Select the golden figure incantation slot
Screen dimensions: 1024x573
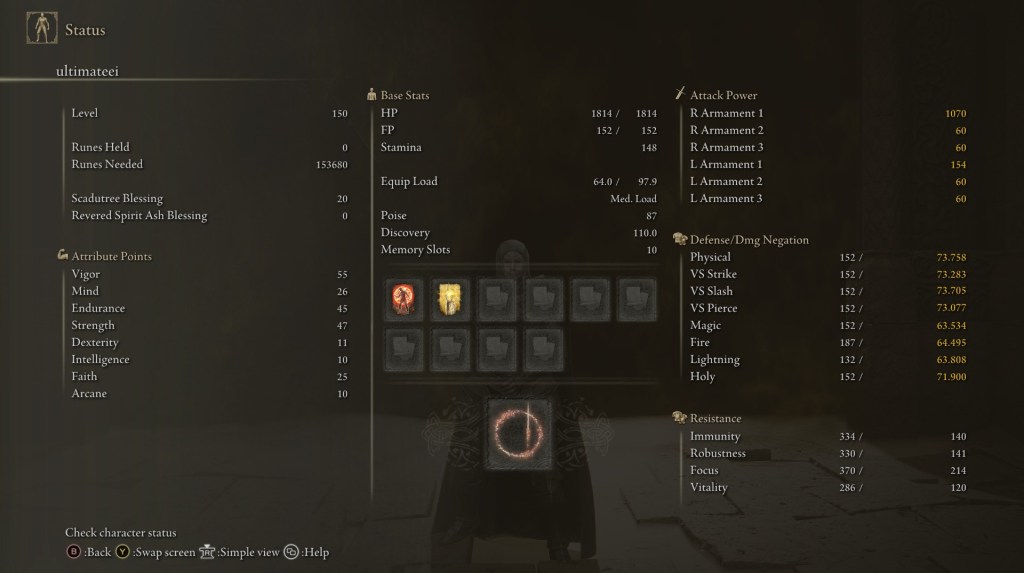[x=449, y=299]
